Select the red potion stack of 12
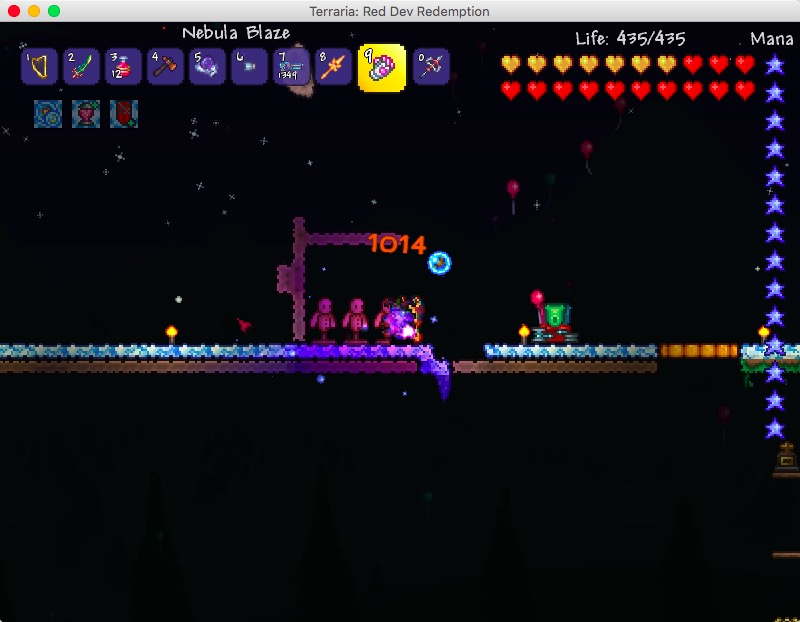Screen dimensions: 800x622 (123, 67)
